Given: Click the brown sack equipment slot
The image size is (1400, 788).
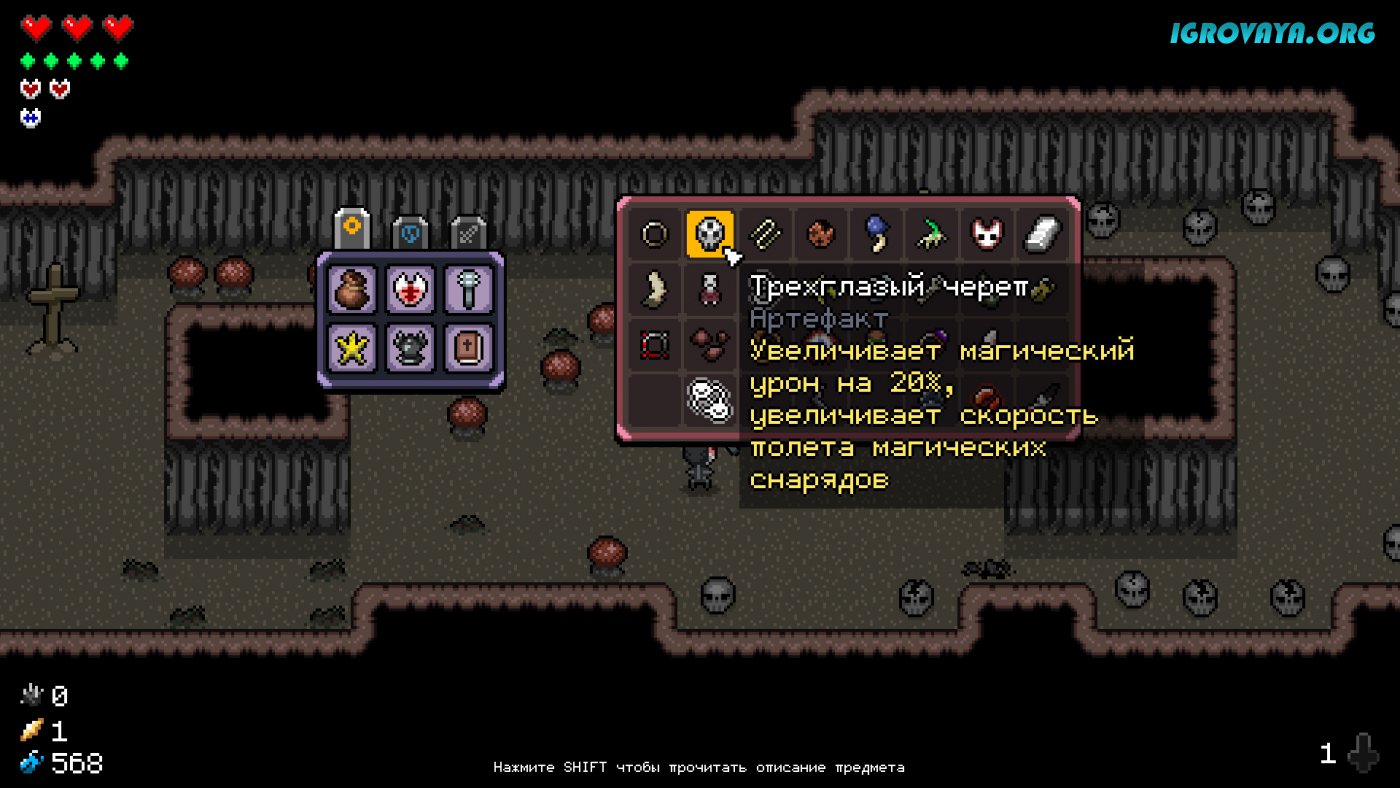Looking at the screenshot, I should [x=353, y=290].
